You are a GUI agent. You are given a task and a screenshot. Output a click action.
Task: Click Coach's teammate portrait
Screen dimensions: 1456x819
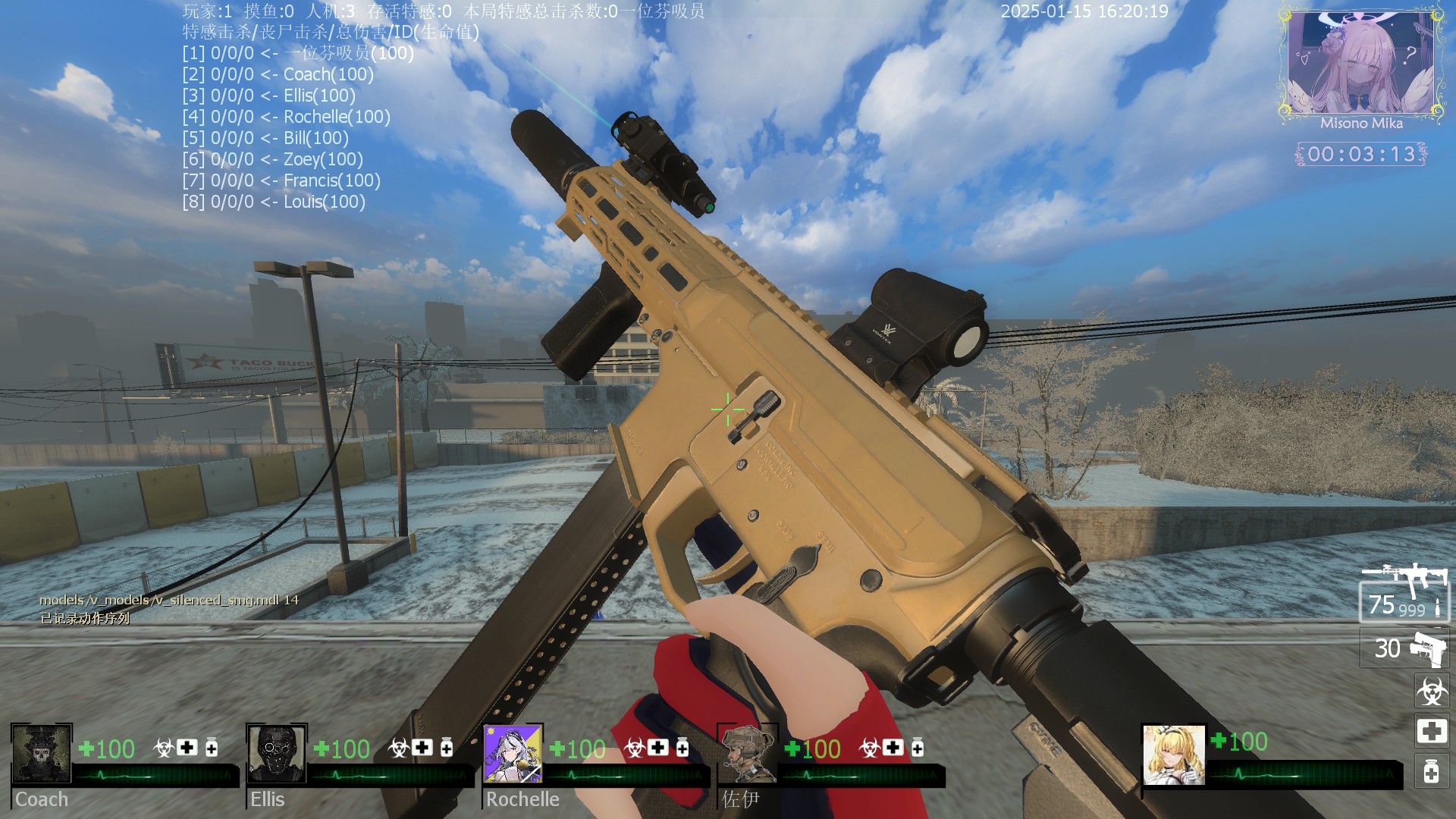click(x=42, y=754)
